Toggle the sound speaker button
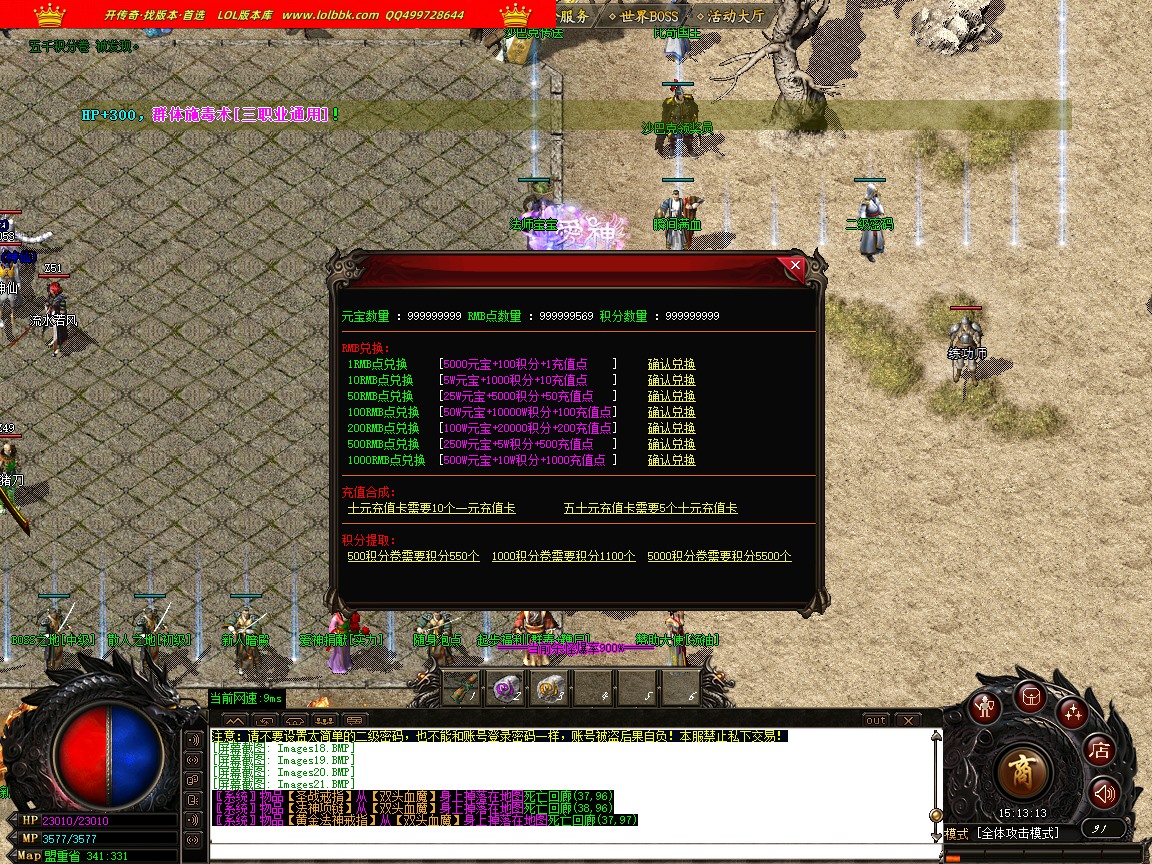This screenshot has height=864, width=1152. [1104, 793]
